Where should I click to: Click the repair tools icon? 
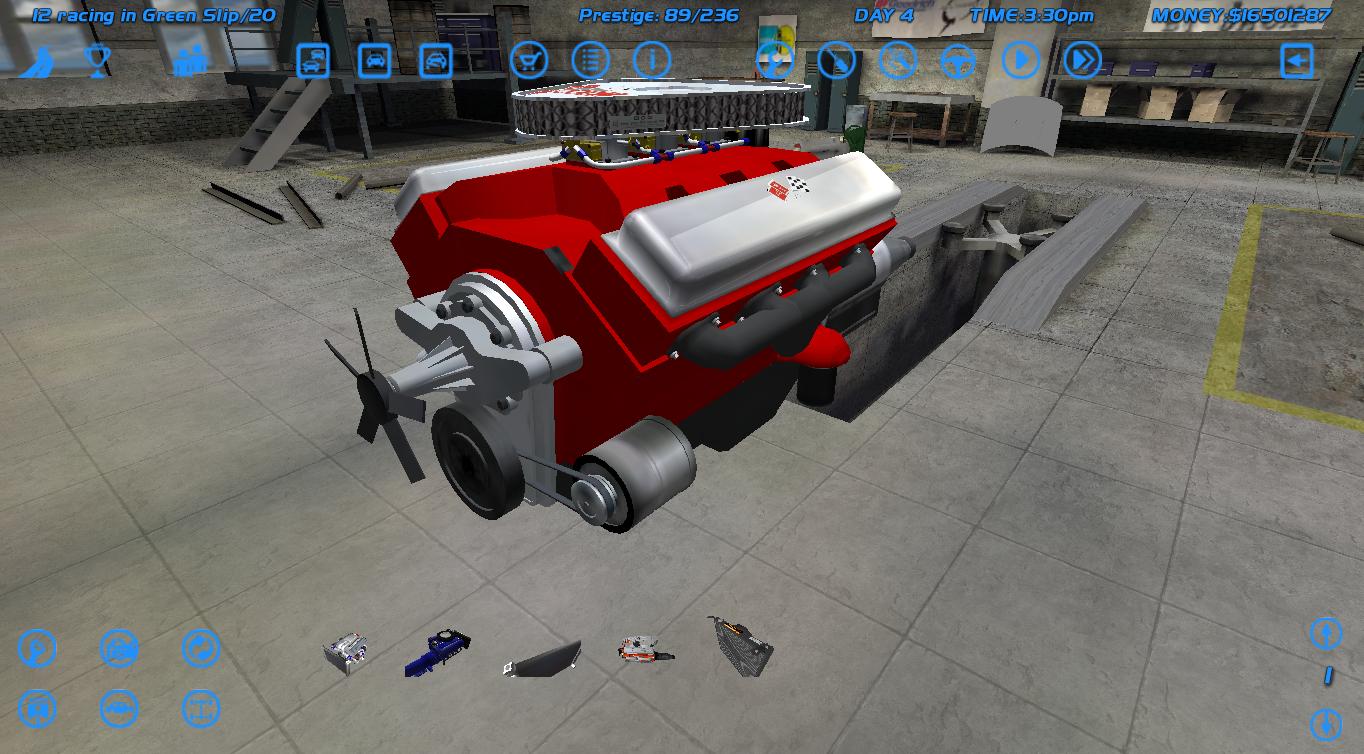click(x=898, y=60)
